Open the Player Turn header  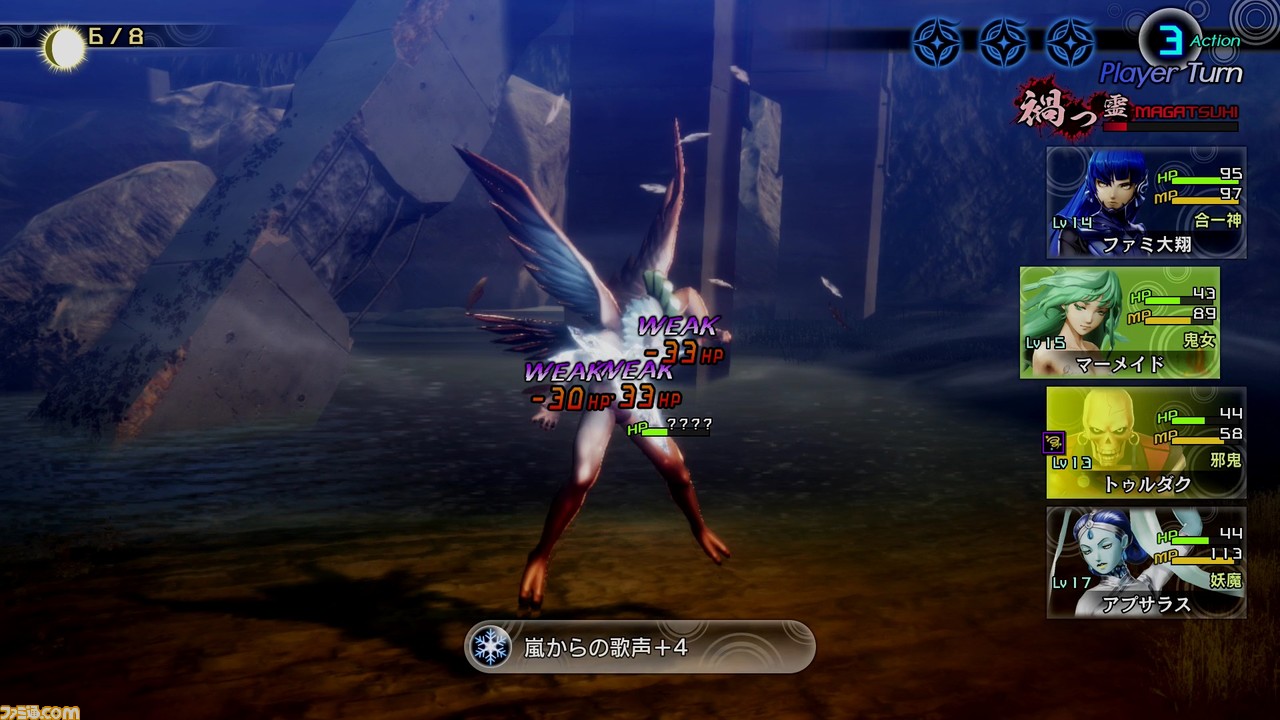[1171, 71]
